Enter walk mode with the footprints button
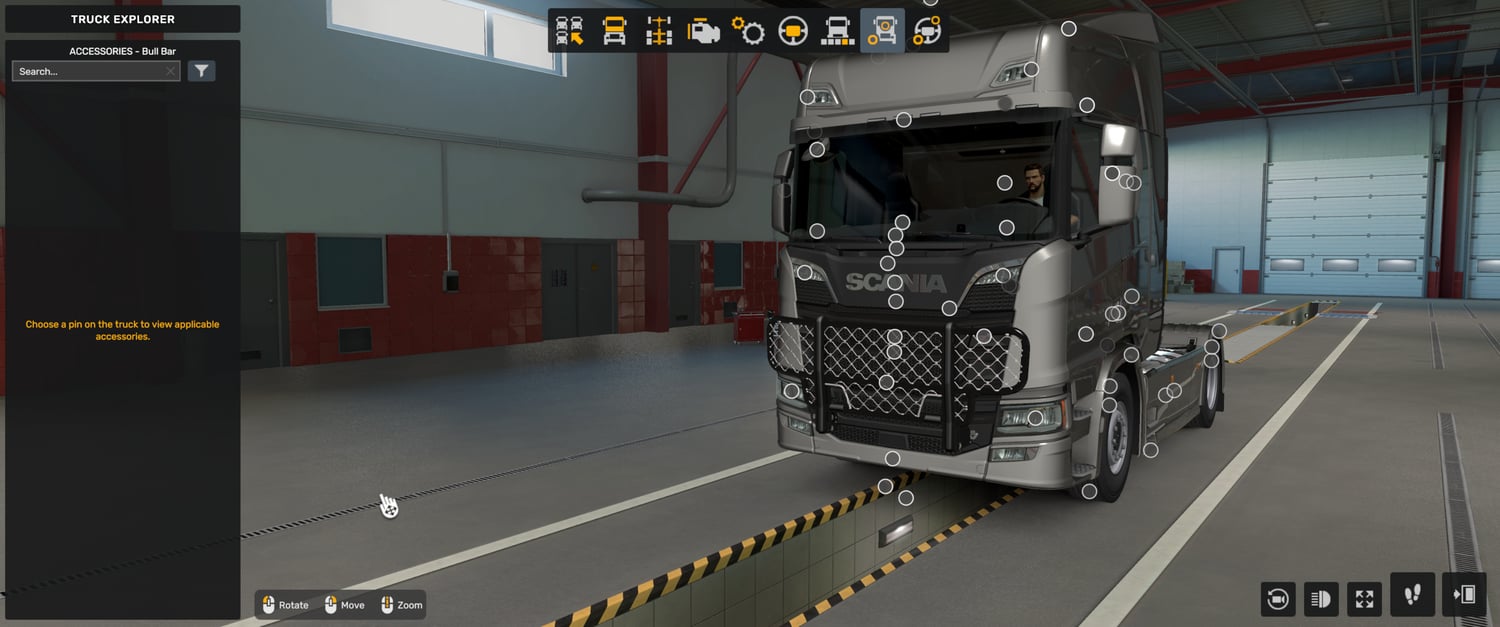Viewport: 1500px width, 627px height. click(x=1412, y=595)
